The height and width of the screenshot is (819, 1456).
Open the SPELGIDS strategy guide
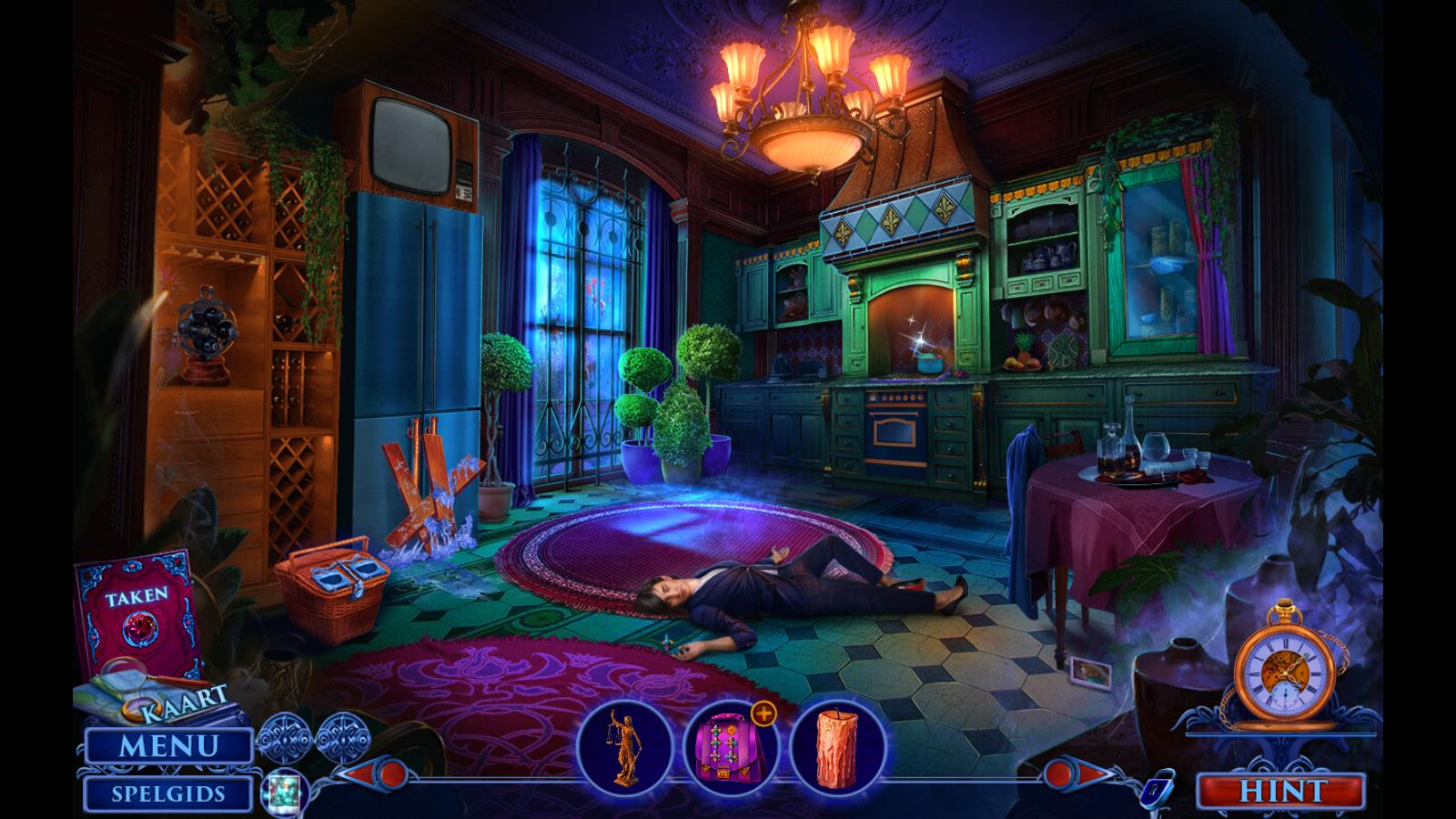coord(168,794)
